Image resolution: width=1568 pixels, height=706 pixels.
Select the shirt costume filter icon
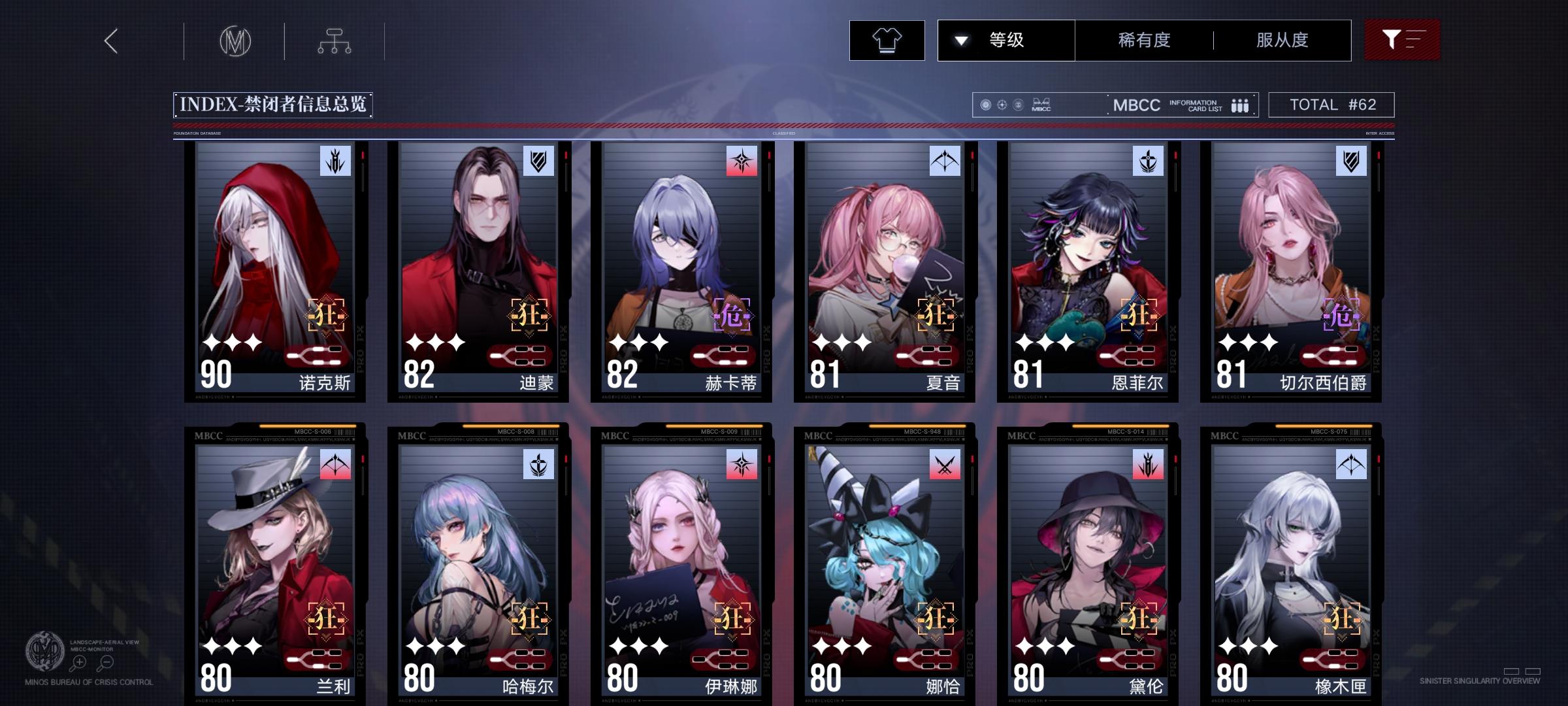[x=887, y=40]
